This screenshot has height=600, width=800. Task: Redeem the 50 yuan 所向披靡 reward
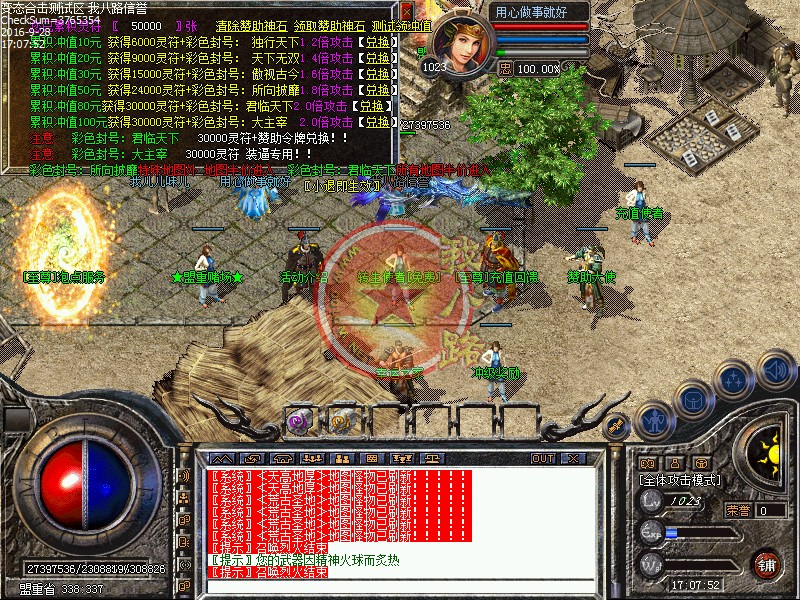pos(377,91)
